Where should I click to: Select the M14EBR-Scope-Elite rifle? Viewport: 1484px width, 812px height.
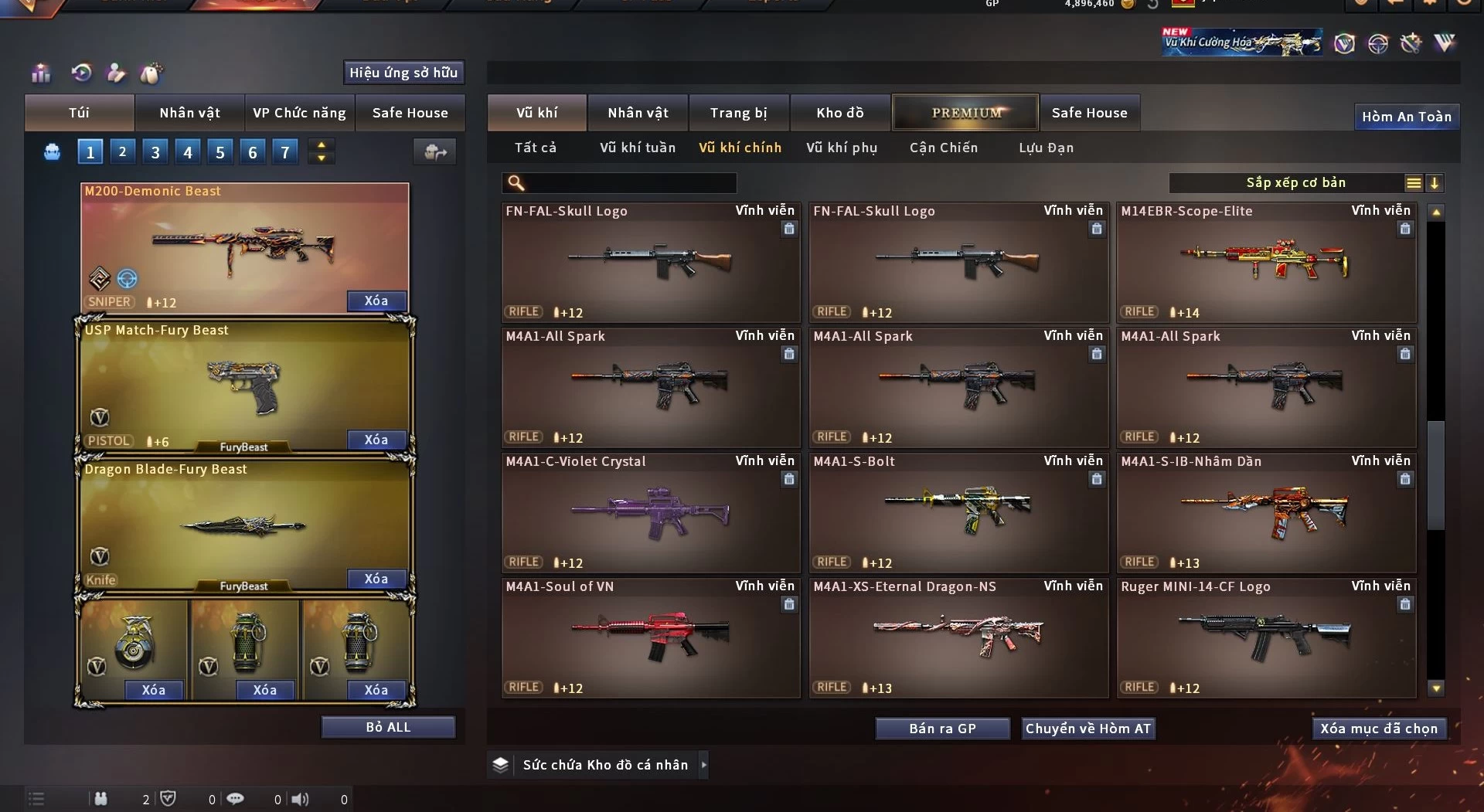[1266, 263]
